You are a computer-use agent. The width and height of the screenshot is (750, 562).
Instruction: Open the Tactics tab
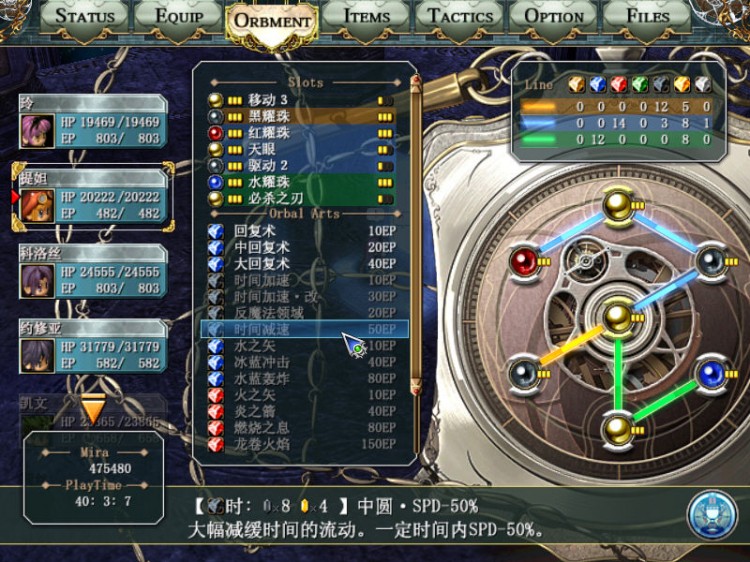coord(460,16)
